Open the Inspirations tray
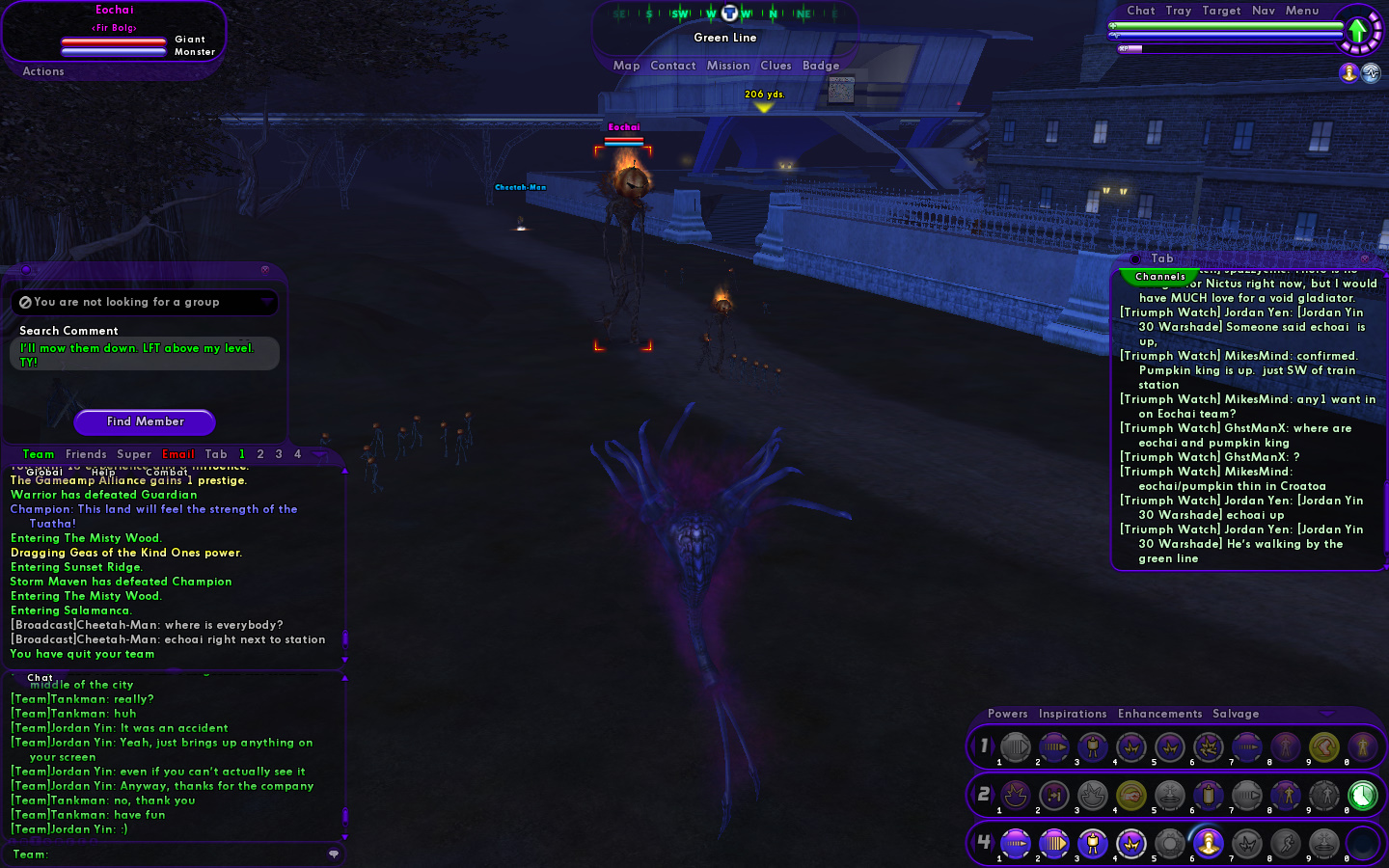 point(1073,714)
